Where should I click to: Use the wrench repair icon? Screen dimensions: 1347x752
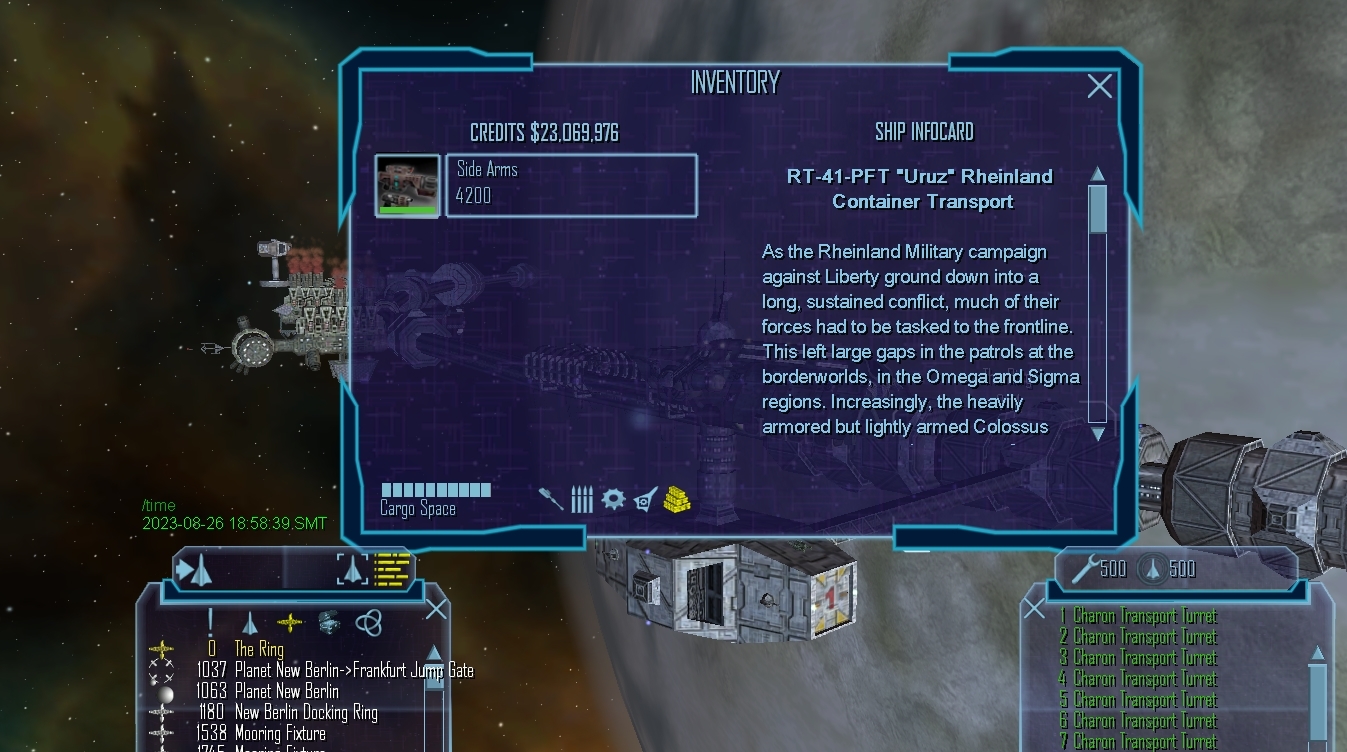(1084, 569)
